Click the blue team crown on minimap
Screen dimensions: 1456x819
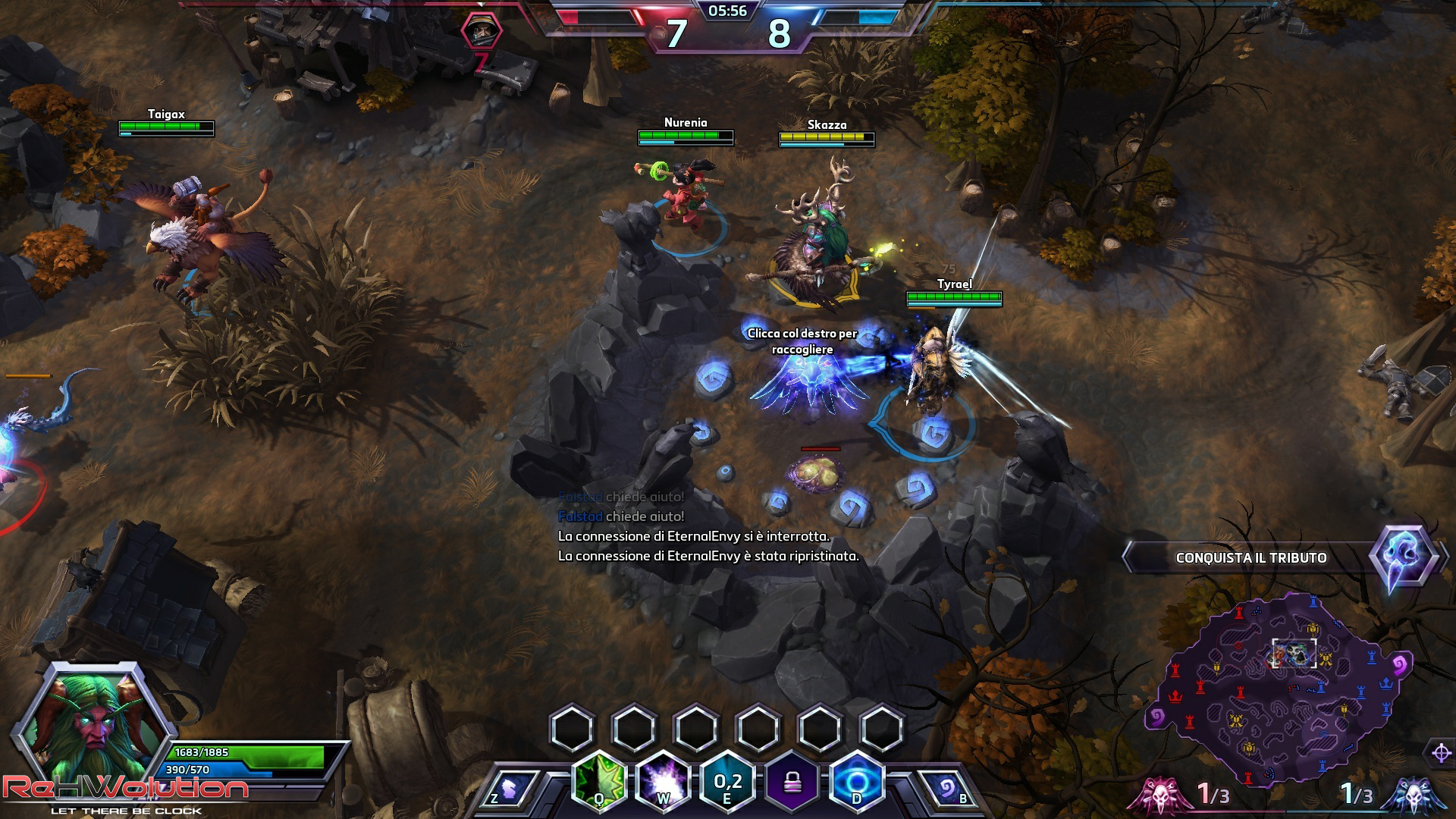[x=1387, y=683]
